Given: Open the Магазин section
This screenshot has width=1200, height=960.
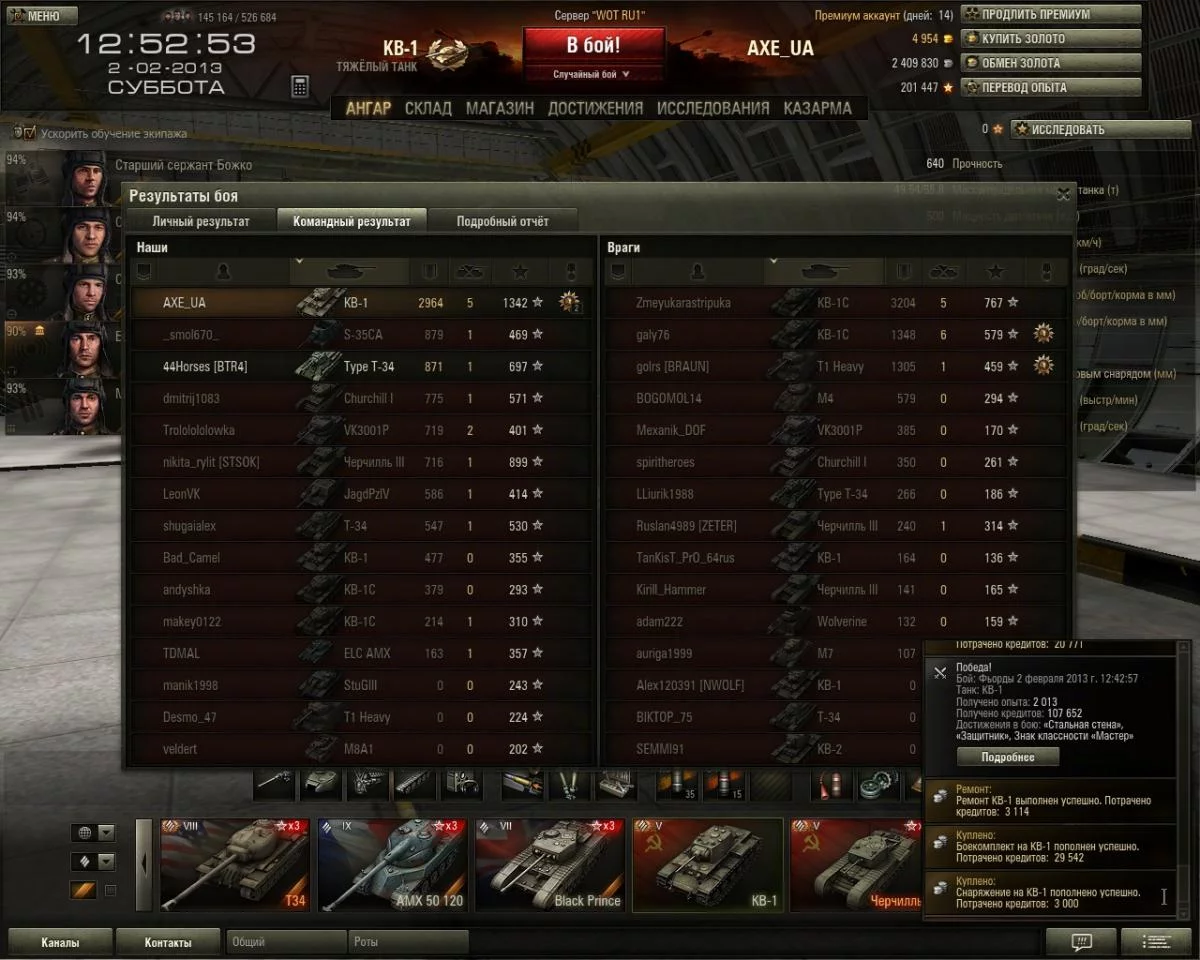Looking at the screenshot, I should [x=499, y=108].
